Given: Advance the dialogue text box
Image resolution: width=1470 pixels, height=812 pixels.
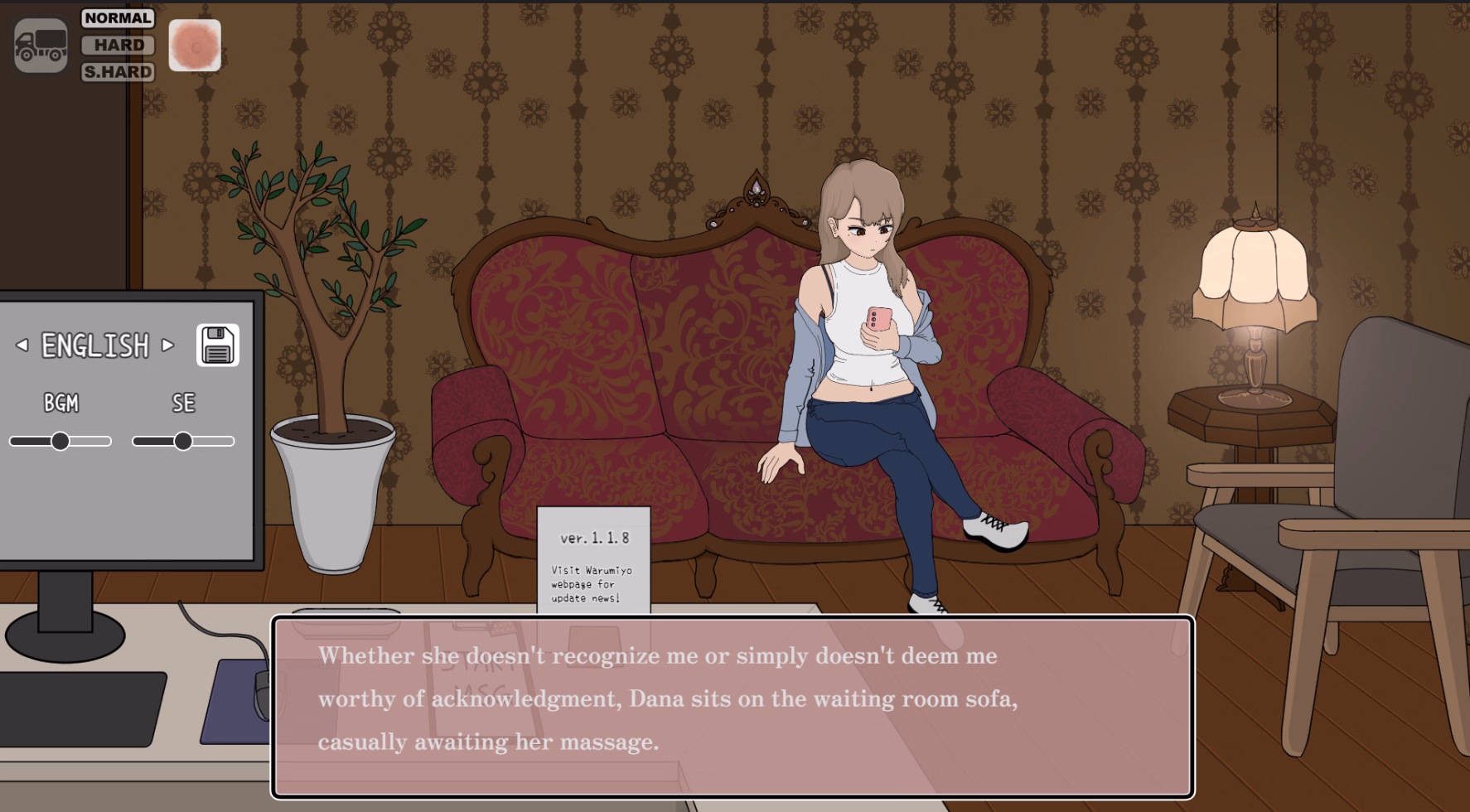Looking at the screenshot, I should point(733,706).
